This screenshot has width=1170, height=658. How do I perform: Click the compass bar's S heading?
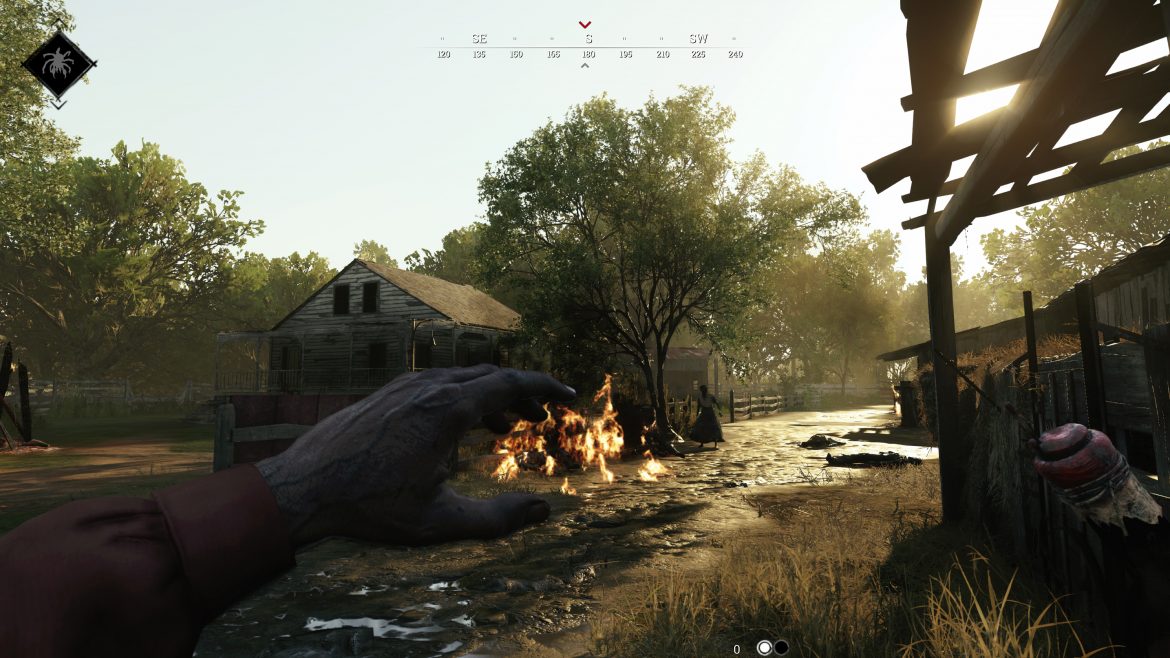tap(588, 39)
